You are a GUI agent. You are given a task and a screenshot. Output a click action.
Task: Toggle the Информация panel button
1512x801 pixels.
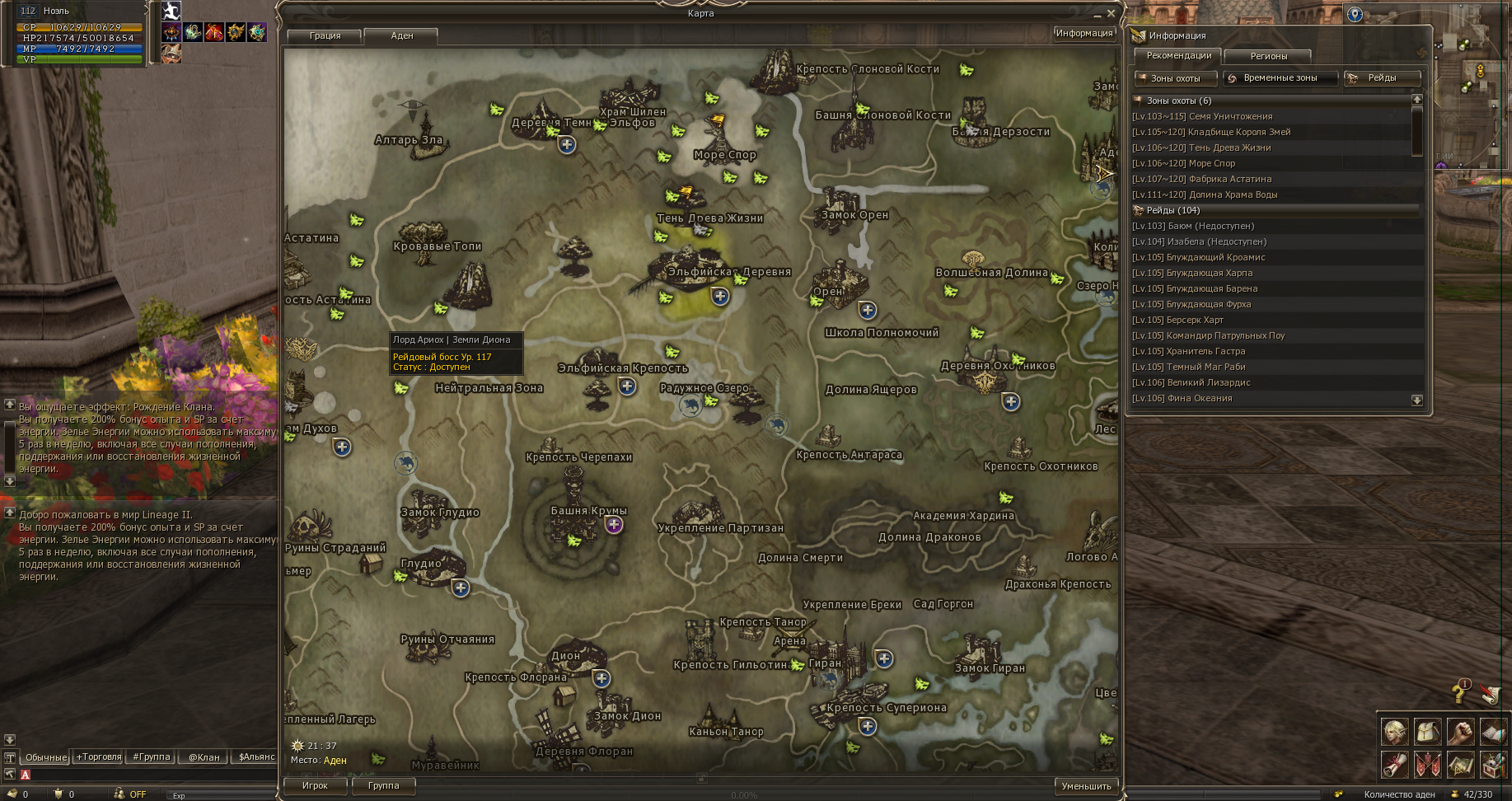point(1084,33)
